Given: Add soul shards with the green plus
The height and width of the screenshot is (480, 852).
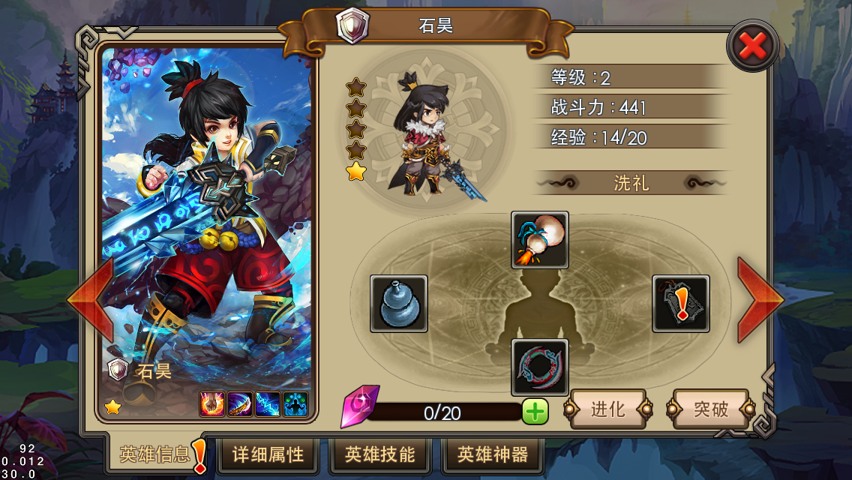Looking at the screenshot, I should (535, 410).
